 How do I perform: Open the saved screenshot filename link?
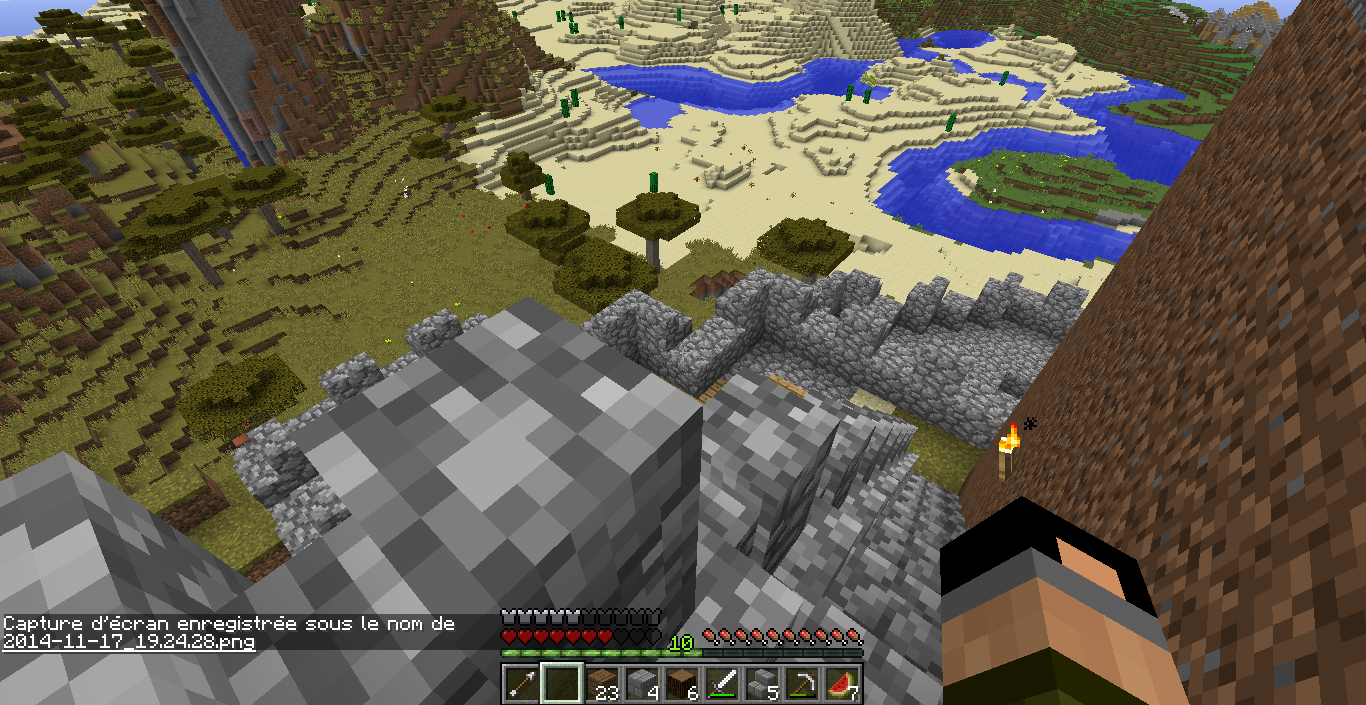(128, 642)
